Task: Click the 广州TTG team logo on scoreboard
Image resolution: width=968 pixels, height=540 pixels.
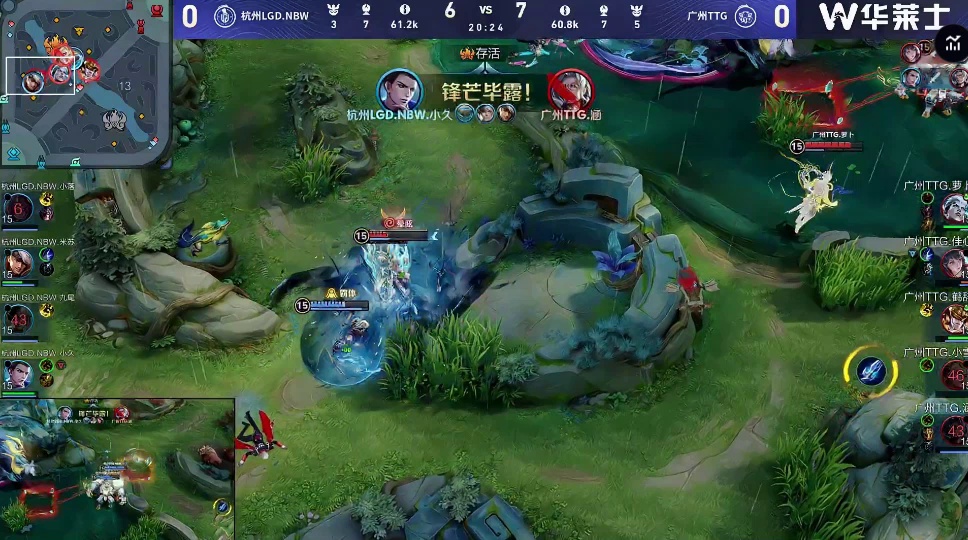Action: (x=745, y=16)
